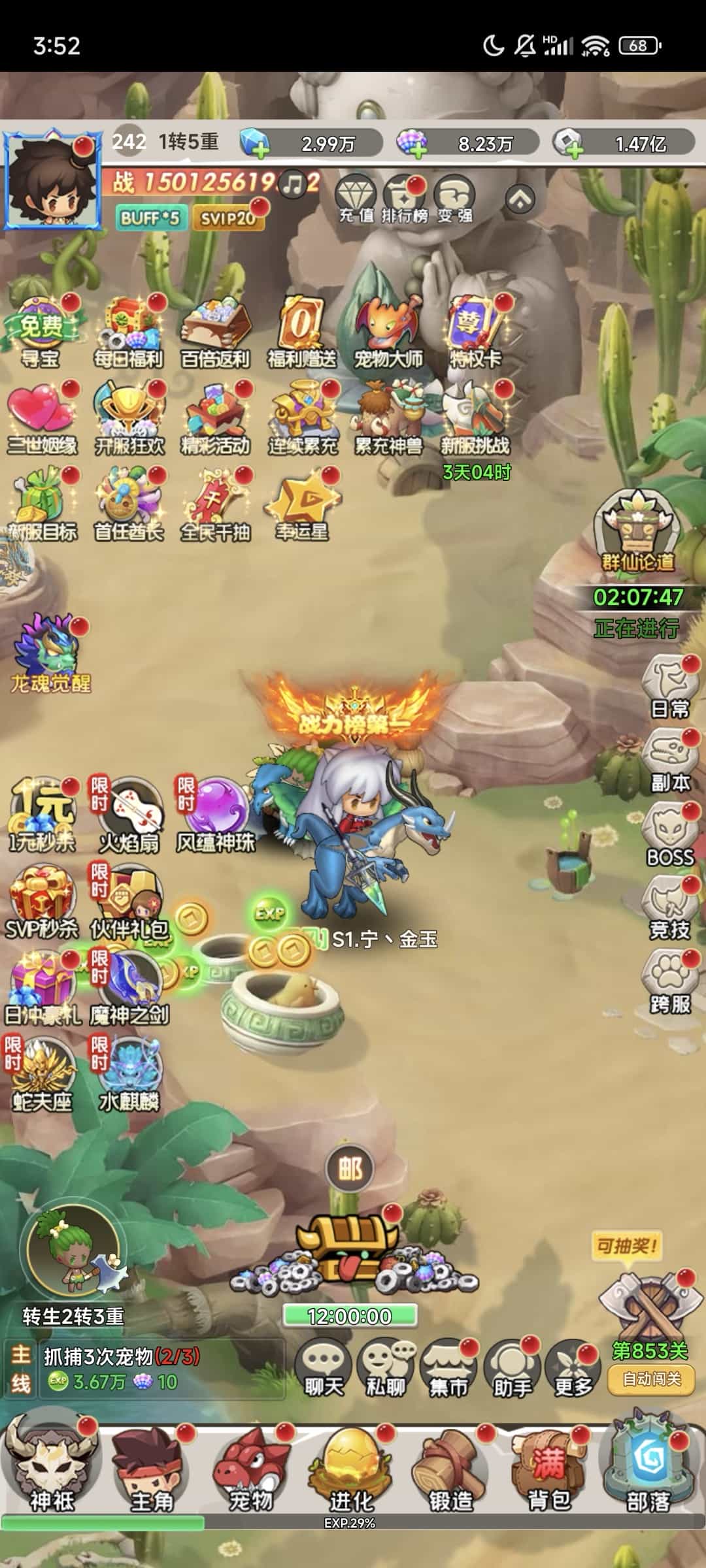Open the 集市 market
This screenshot has width=706, height=1568.
[448, 1368]
